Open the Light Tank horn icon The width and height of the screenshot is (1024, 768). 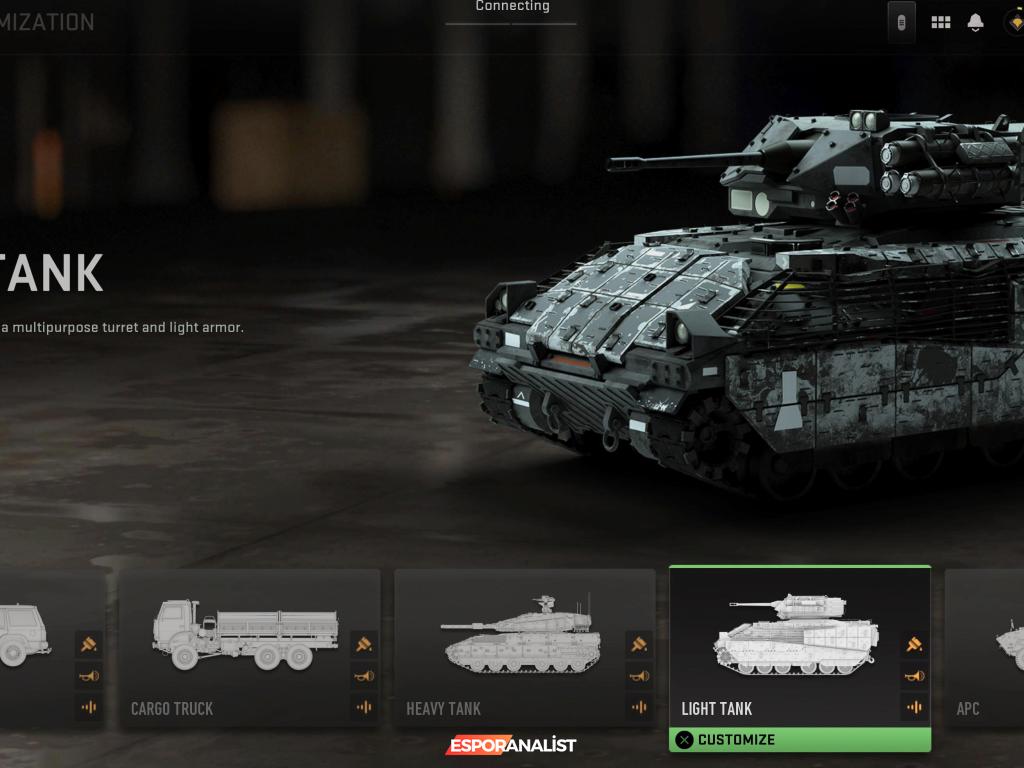tap(914, 676)
